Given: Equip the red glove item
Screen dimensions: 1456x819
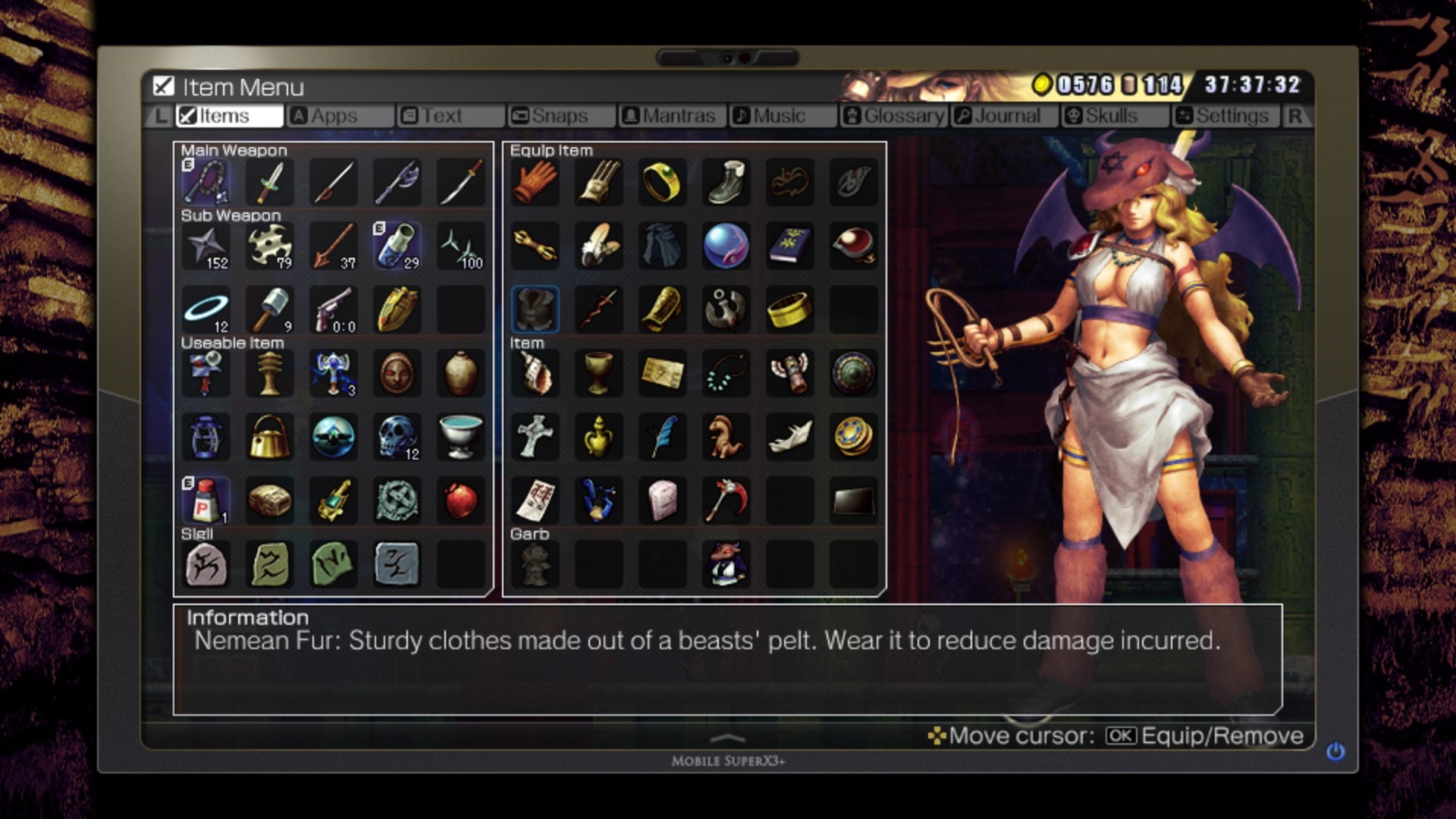Looking at the screenshot, I should (x=535, y=182).
